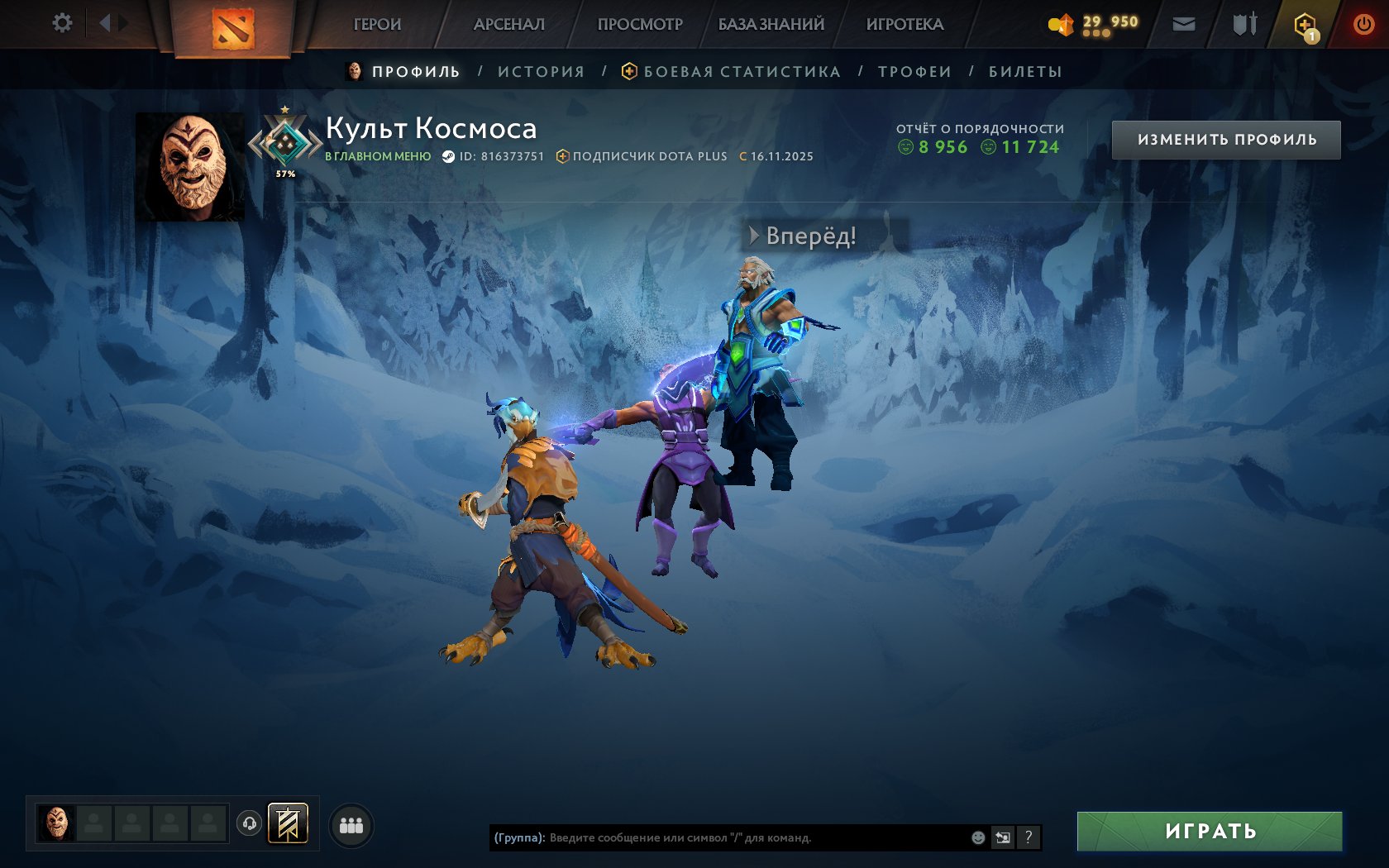
Task: Switch to the ИСТОРИЯ tab
Action: click(x=541, y=72)
